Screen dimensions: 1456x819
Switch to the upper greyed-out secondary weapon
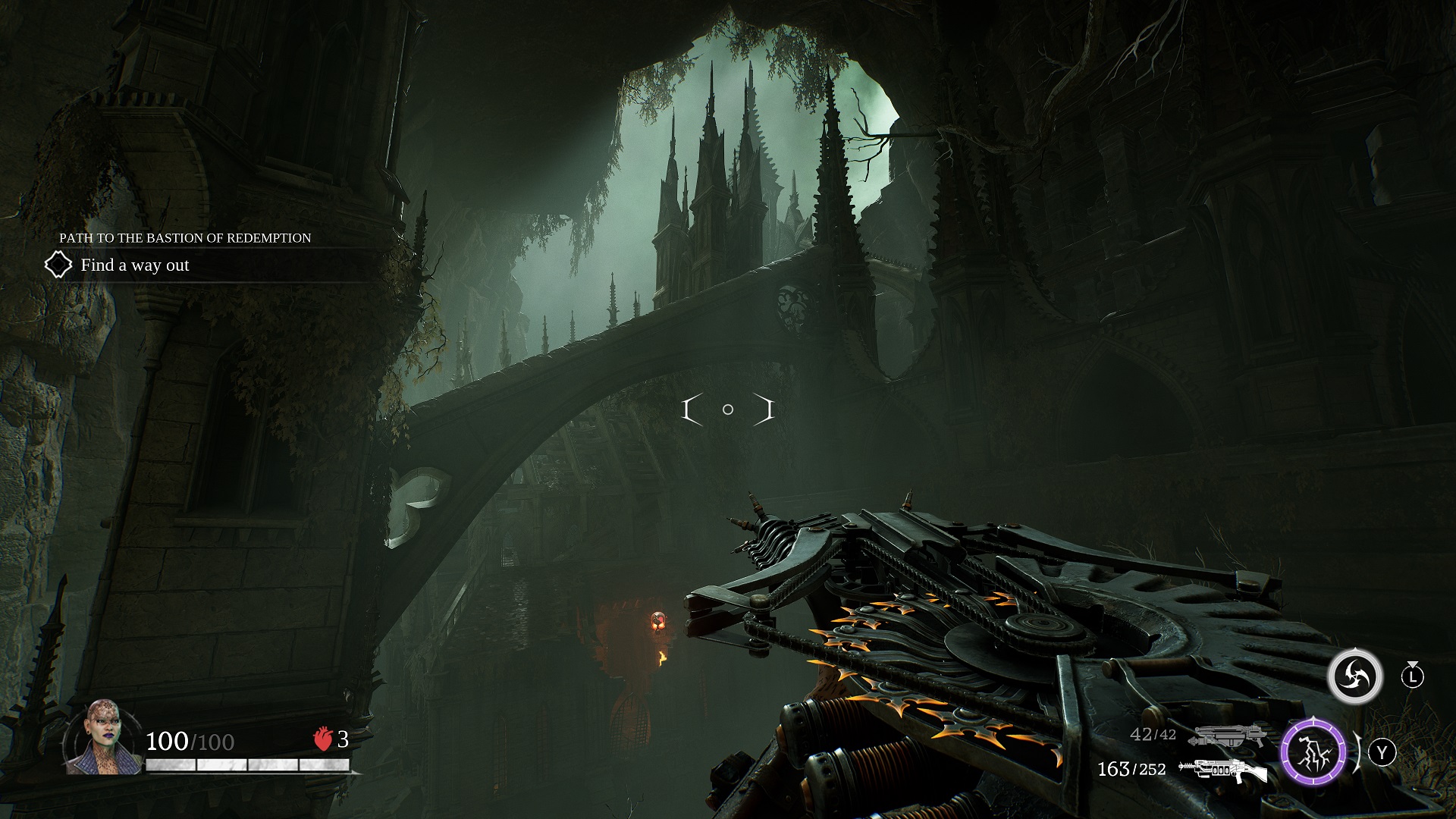[1228, 735]
